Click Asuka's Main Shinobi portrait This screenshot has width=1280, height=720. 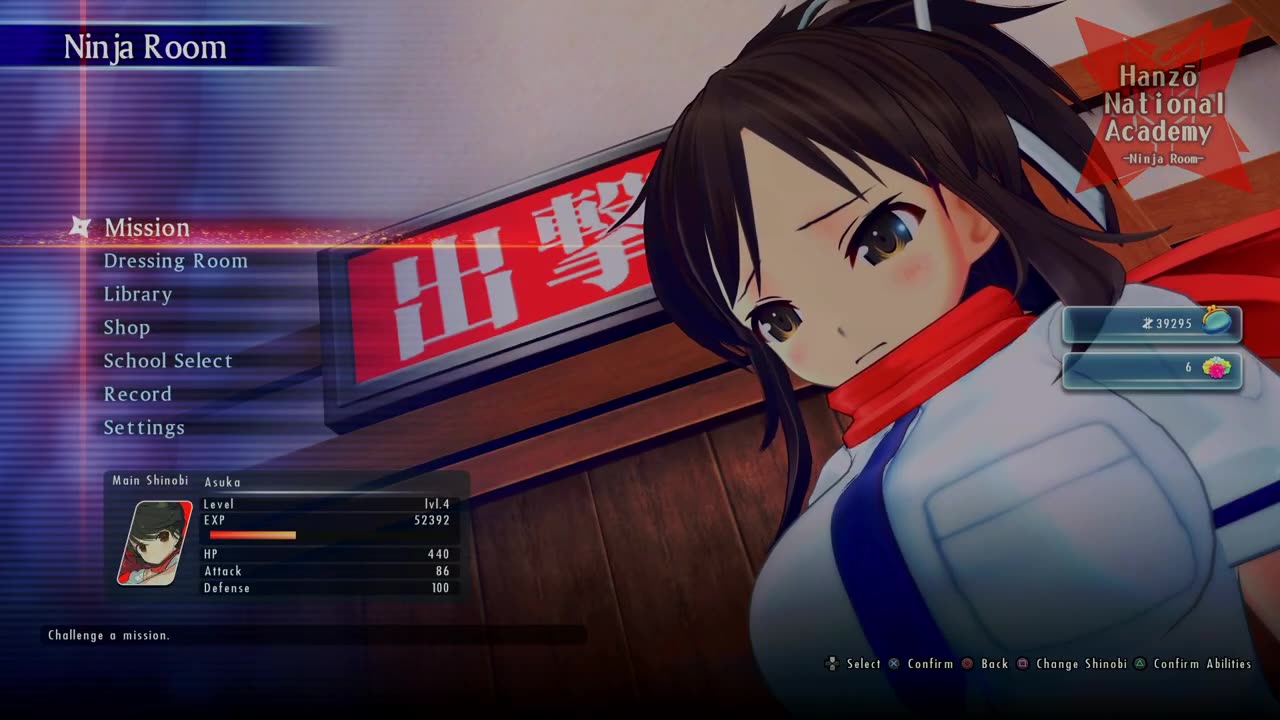pos(154,543)
